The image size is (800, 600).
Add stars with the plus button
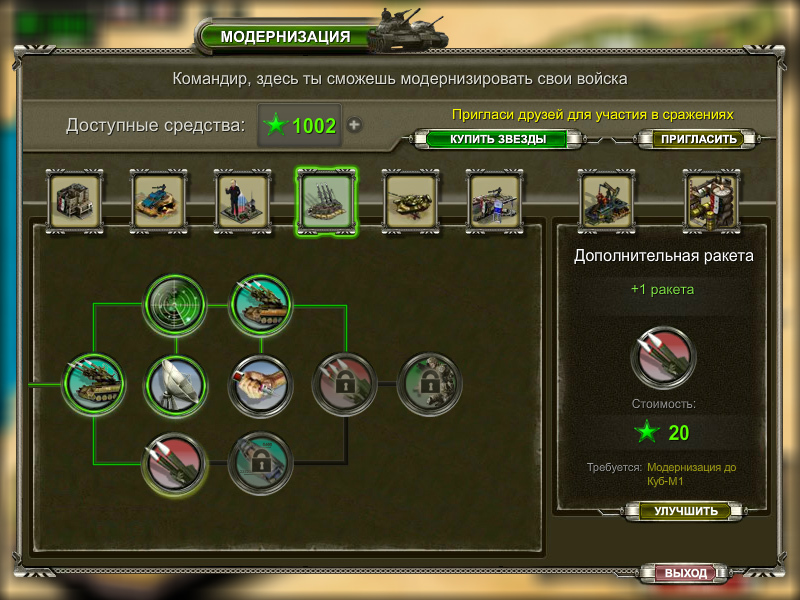[354, 125]
